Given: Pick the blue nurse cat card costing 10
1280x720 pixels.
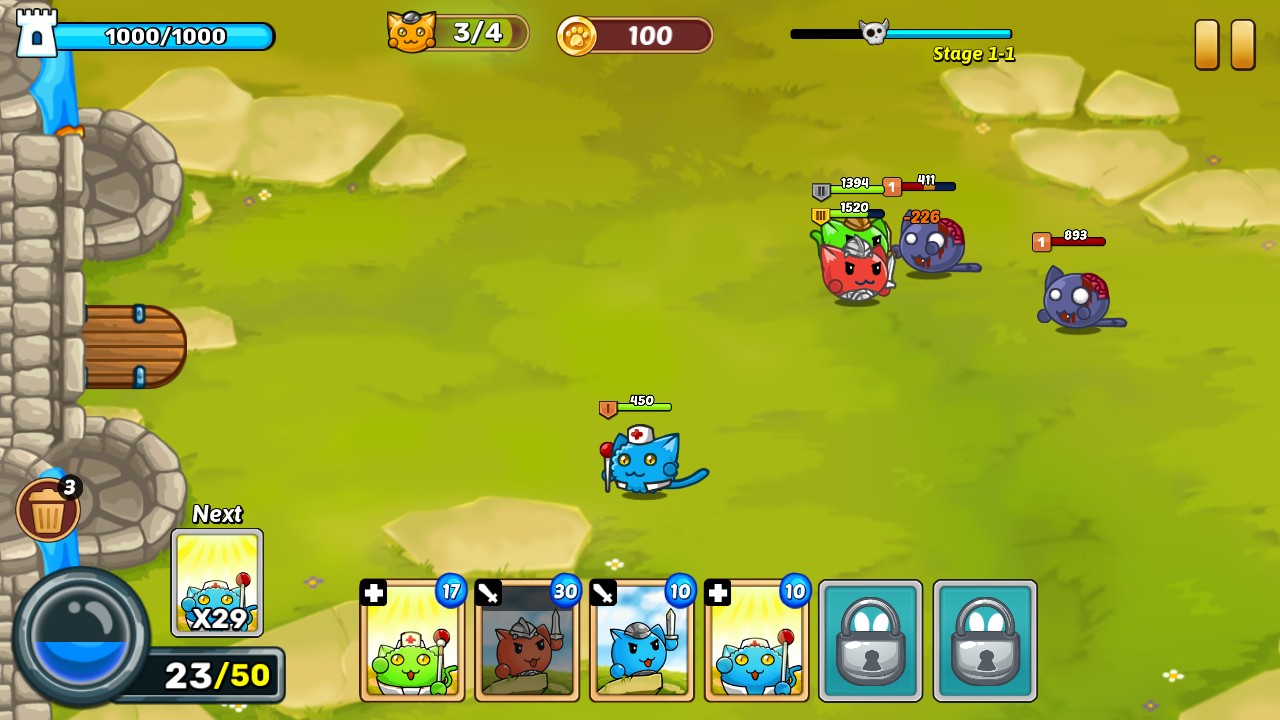Looking at the screenshot, I should [757, 640].
